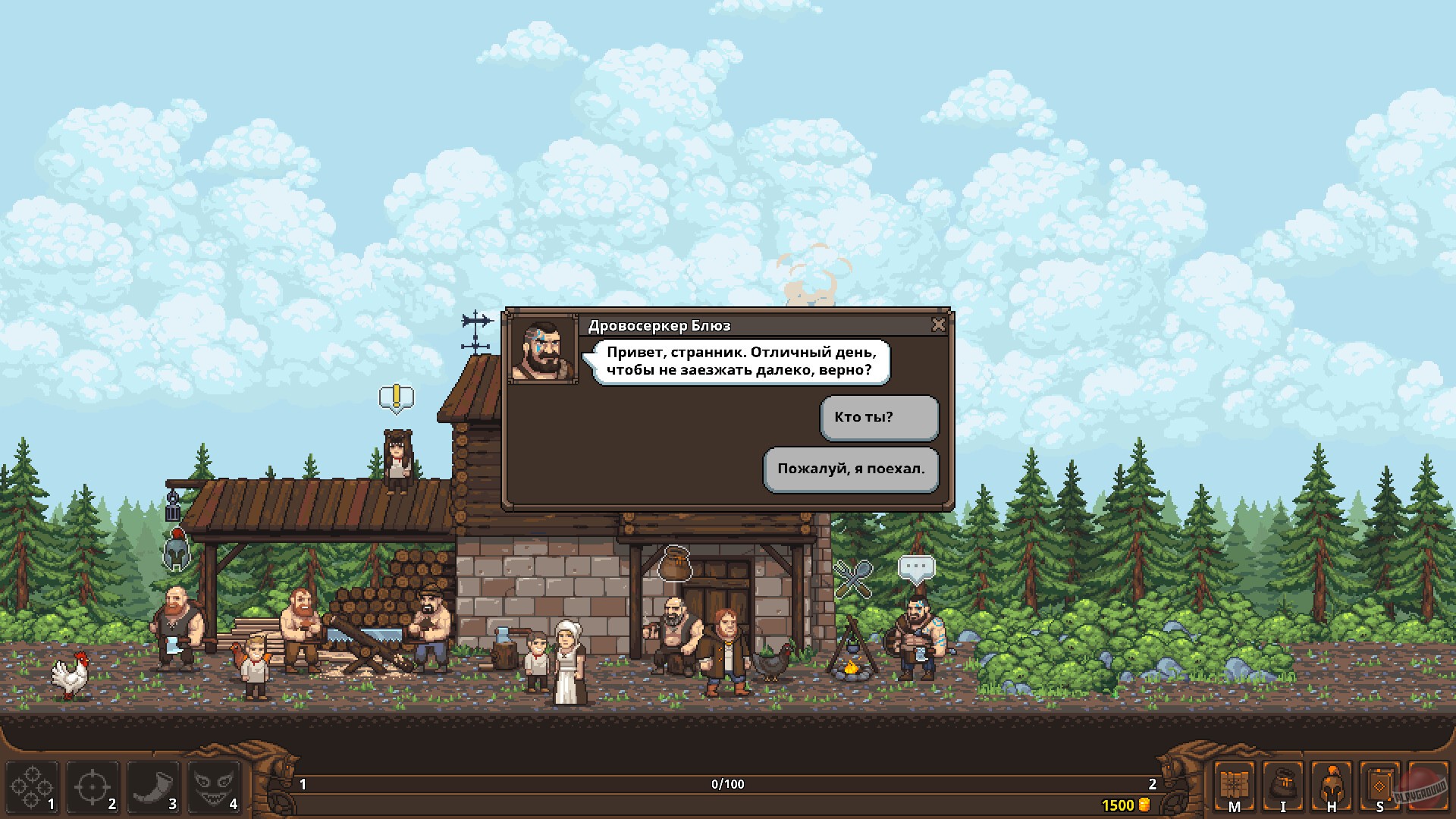Viewport: 1456px width, 819px height.
Task: Choose the reply "Пожалуй, я поехал."
Action: (850, 469)
